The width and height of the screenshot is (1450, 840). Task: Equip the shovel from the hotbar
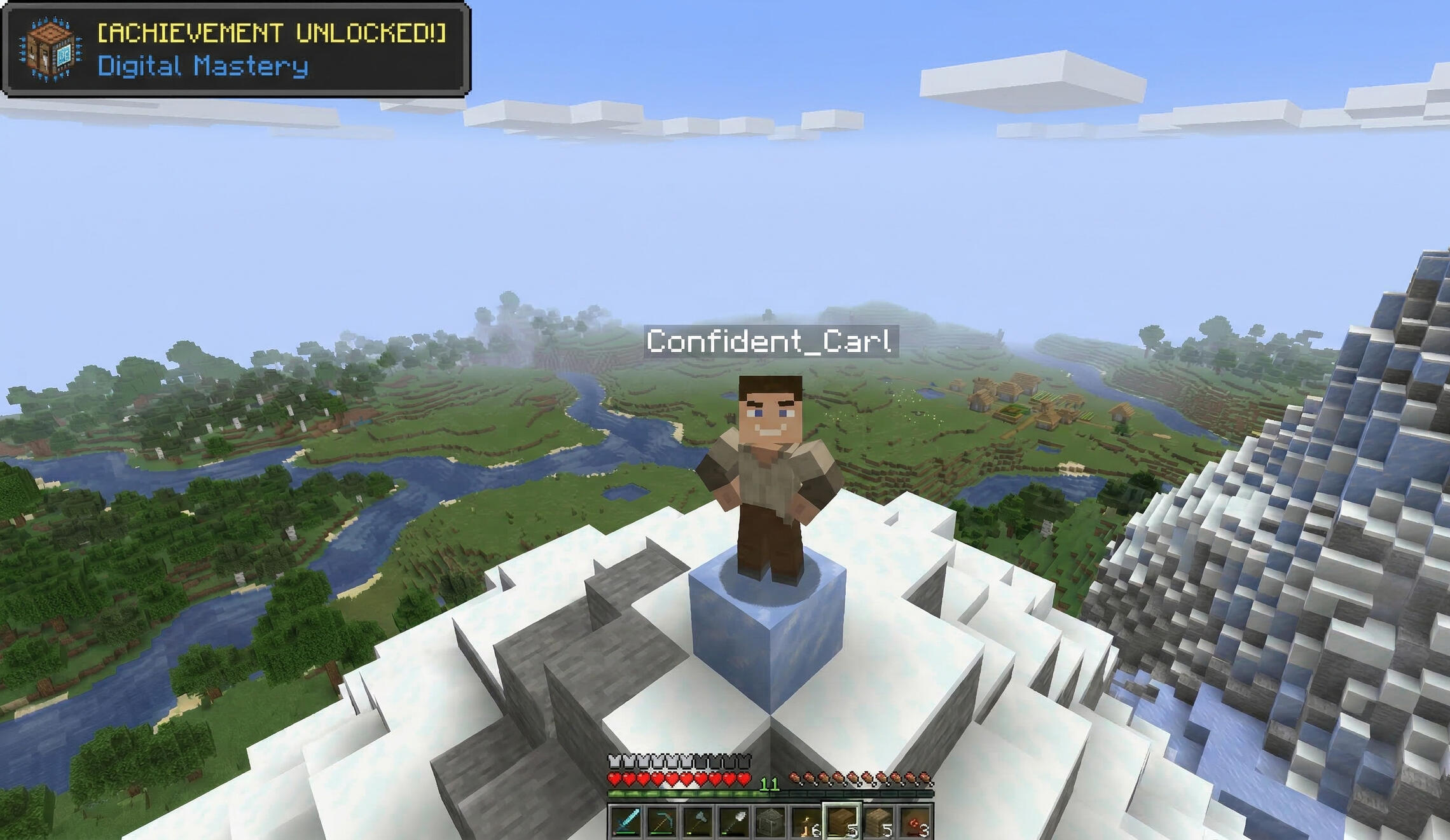pyautogui.click(x=735, y=823)
